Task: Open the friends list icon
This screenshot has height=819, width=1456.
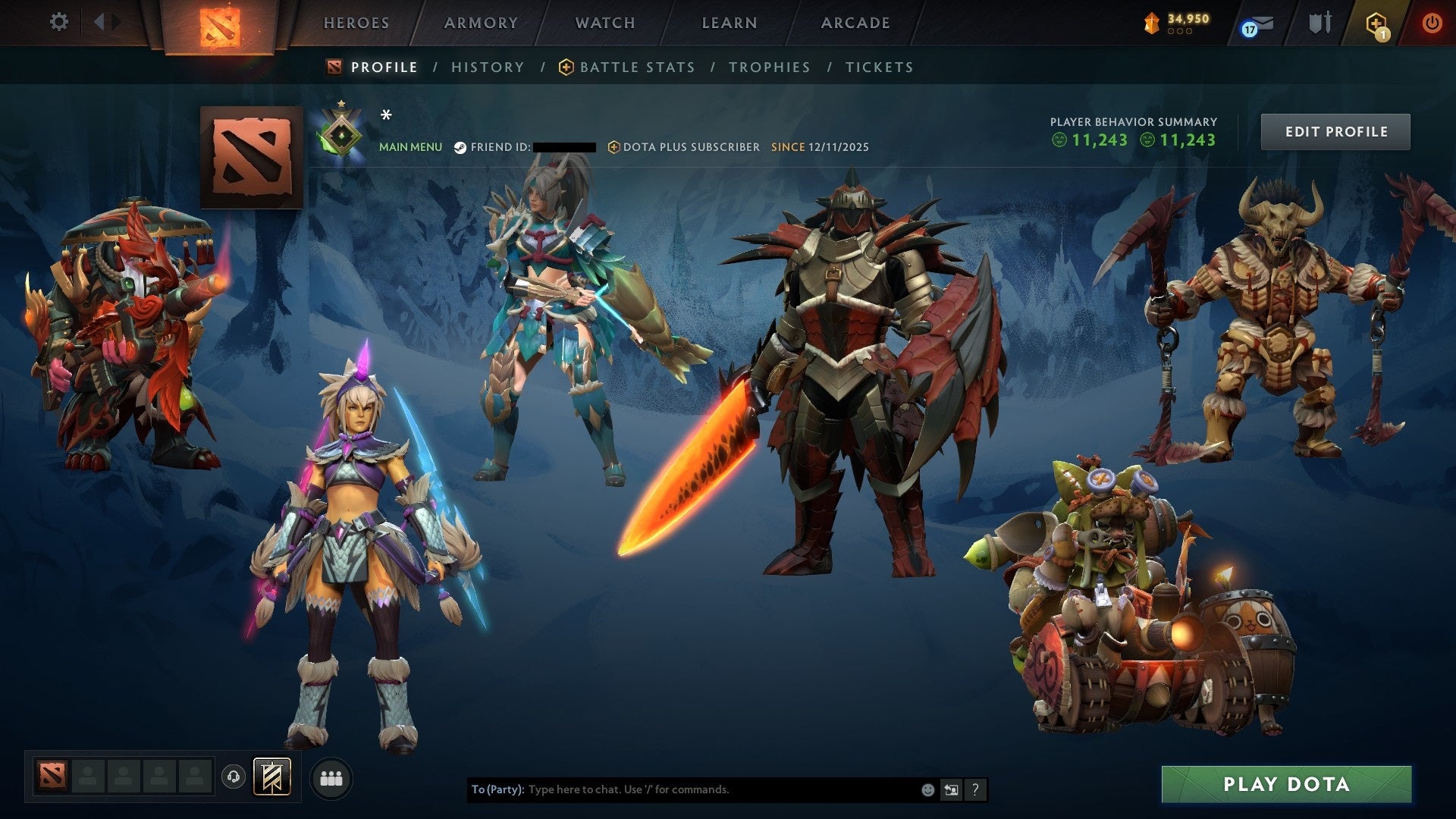Action: click(329, 778)
